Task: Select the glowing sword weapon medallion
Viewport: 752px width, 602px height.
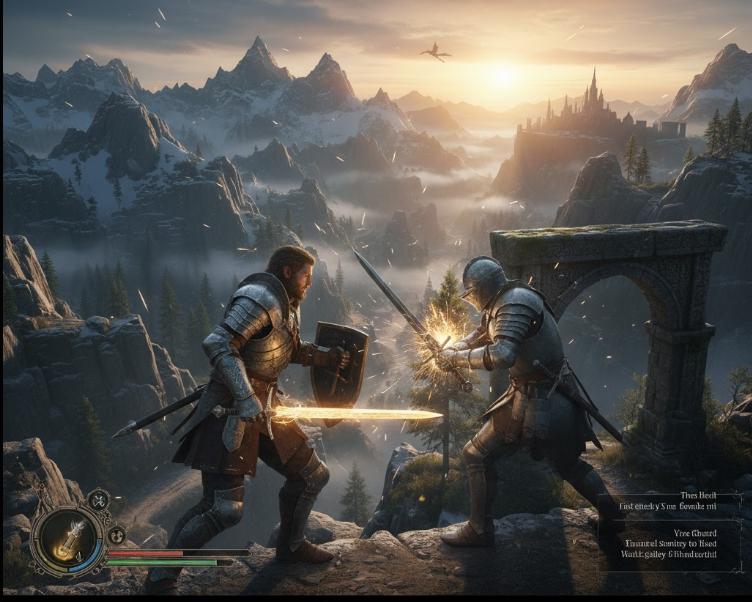Action: 67,541
